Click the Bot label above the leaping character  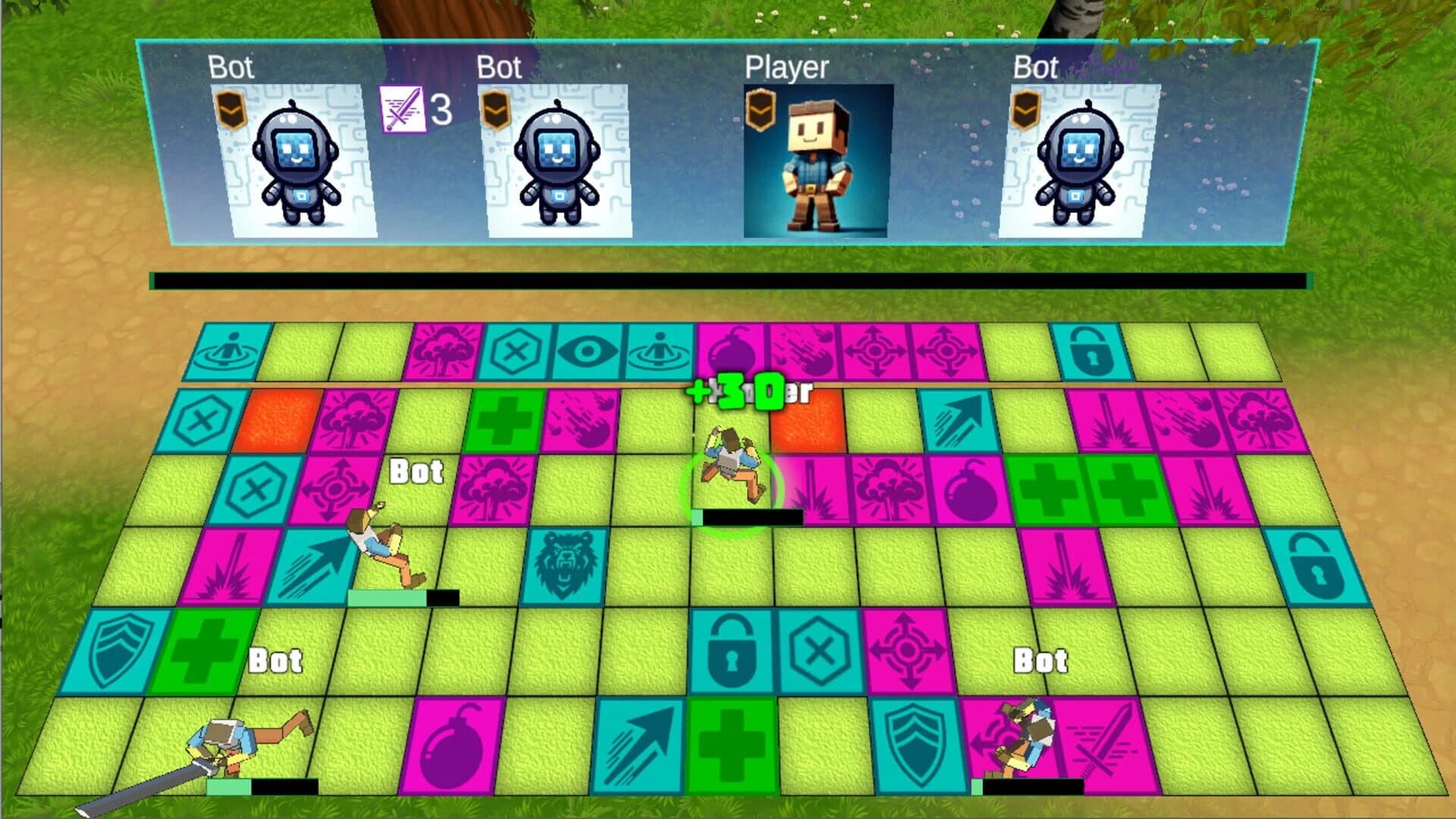click(x=415, y=472)
